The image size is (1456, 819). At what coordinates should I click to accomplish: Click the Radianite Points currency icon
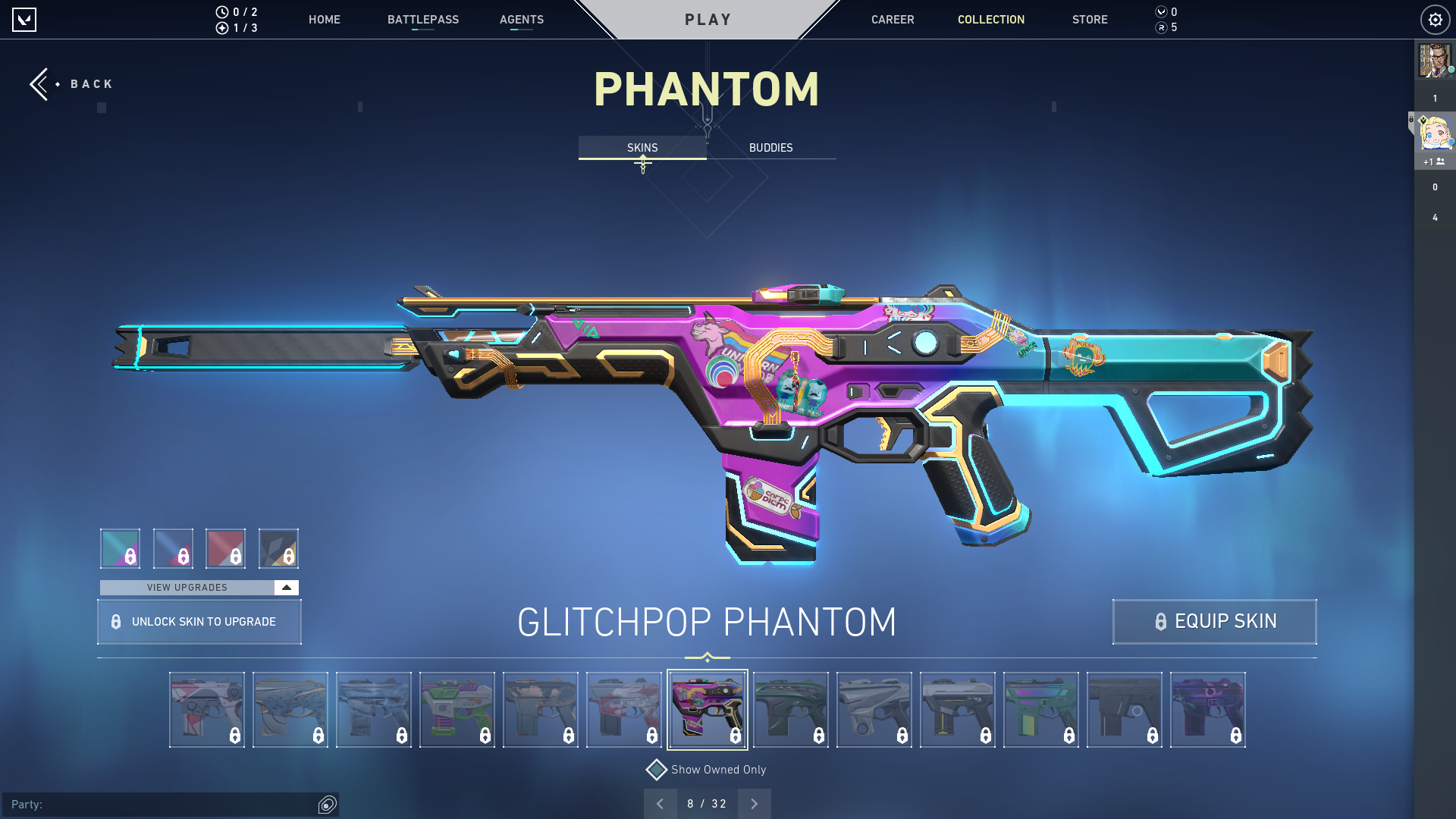1160,29
